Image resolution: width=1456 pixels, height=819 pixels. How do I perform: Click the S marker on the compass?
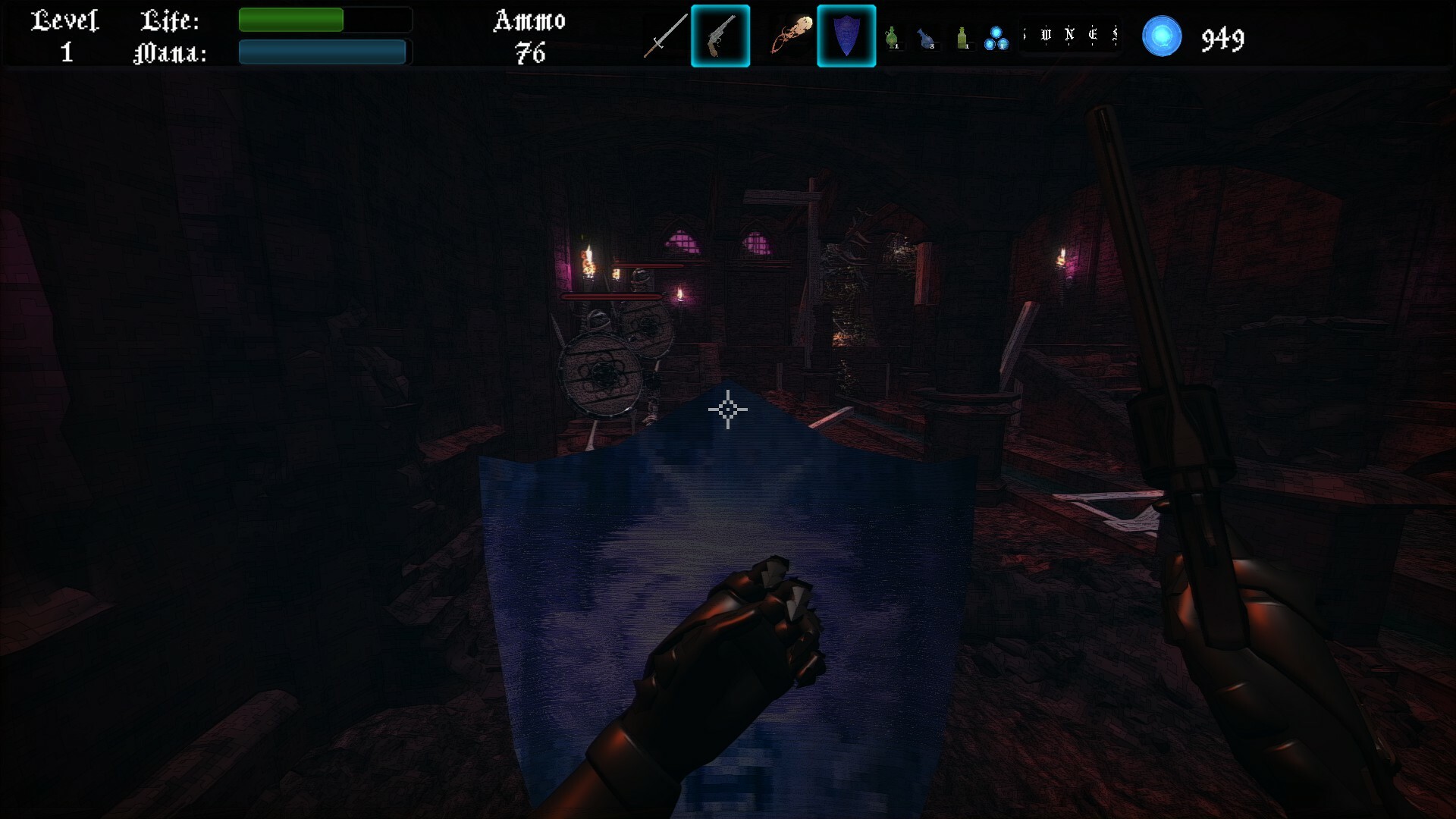pyautogui.click(x=1116, y=34)
